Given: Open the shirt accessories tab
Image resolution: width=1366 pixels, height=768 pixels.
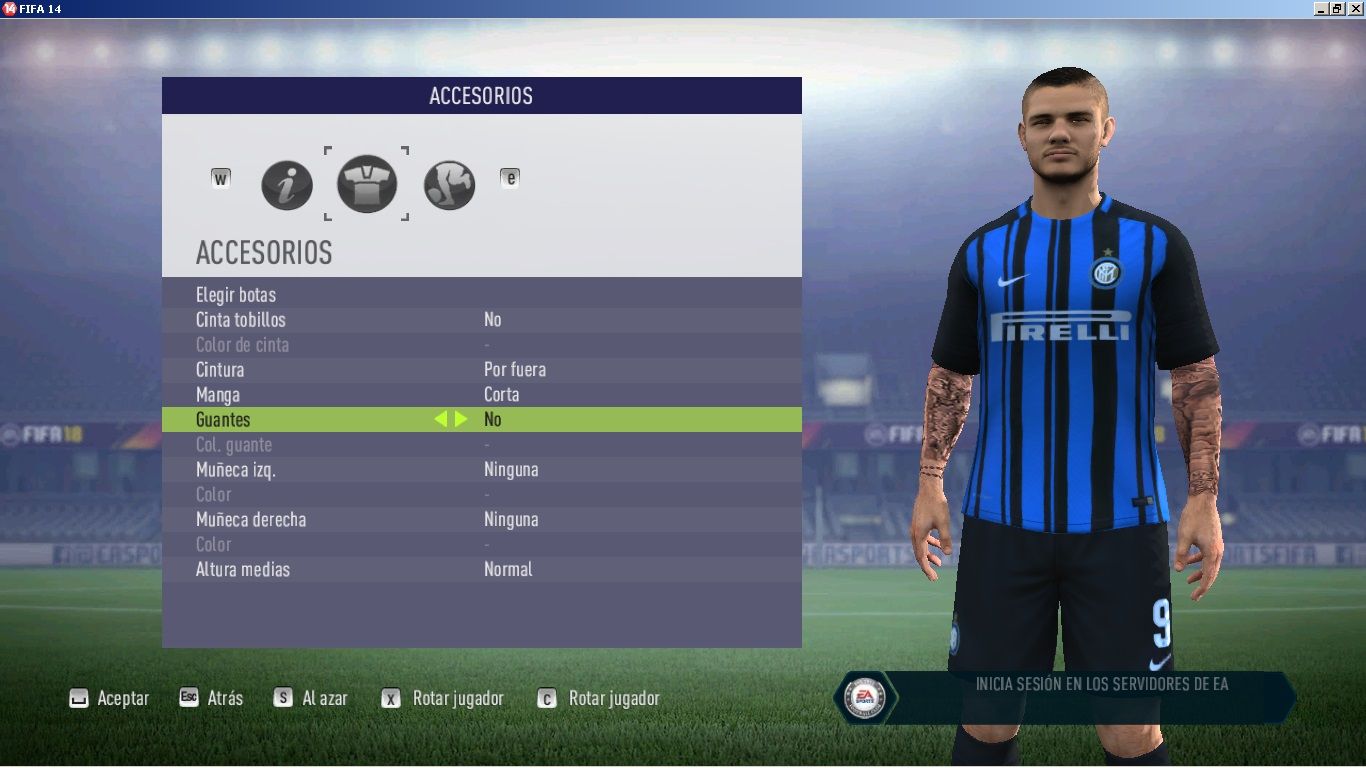Looking at the screenshot, I should coord(367,184).
